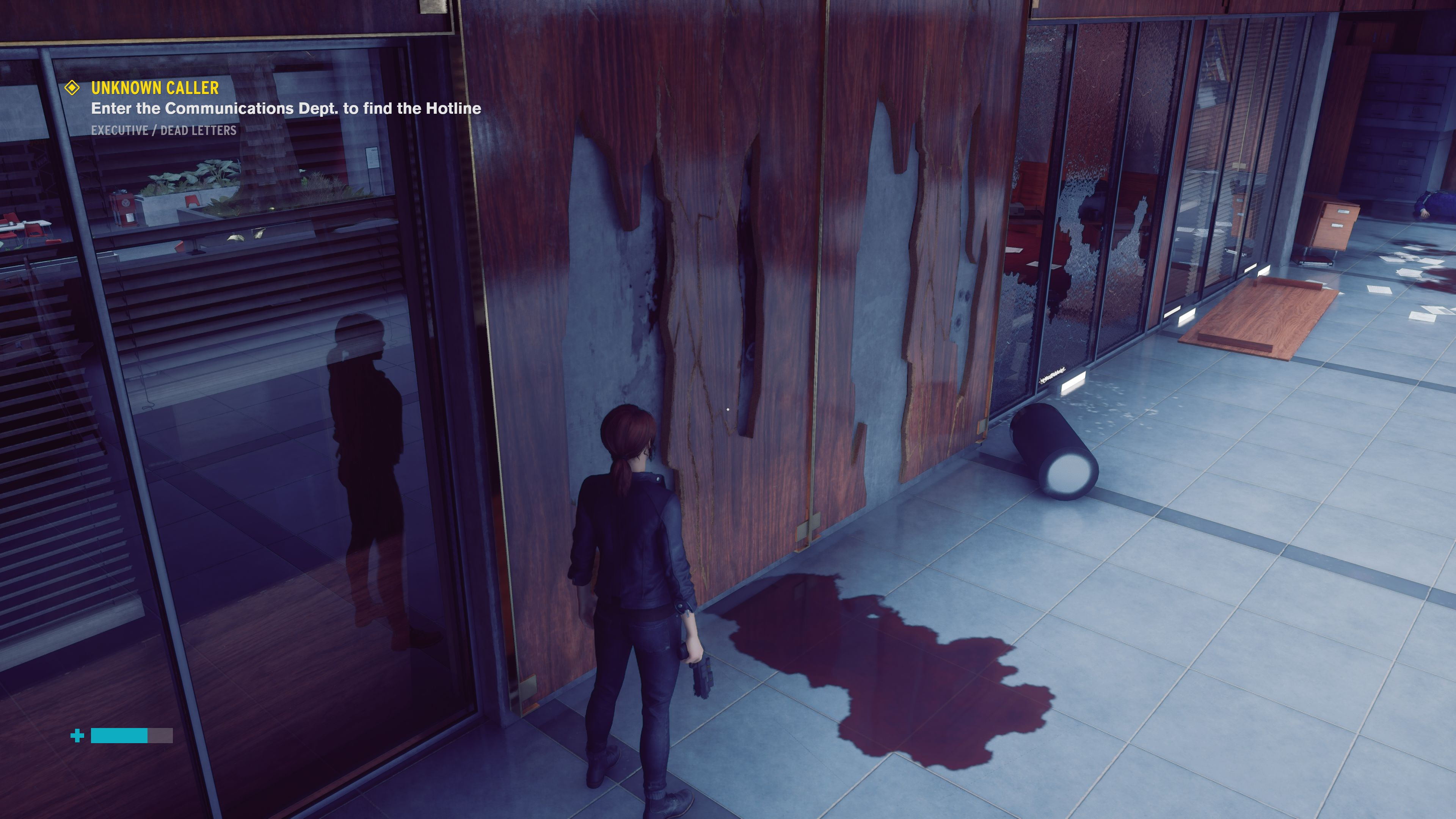Select the Unknown Caller mission tracker
The image size is (1456, 819).
click(155, 88)
